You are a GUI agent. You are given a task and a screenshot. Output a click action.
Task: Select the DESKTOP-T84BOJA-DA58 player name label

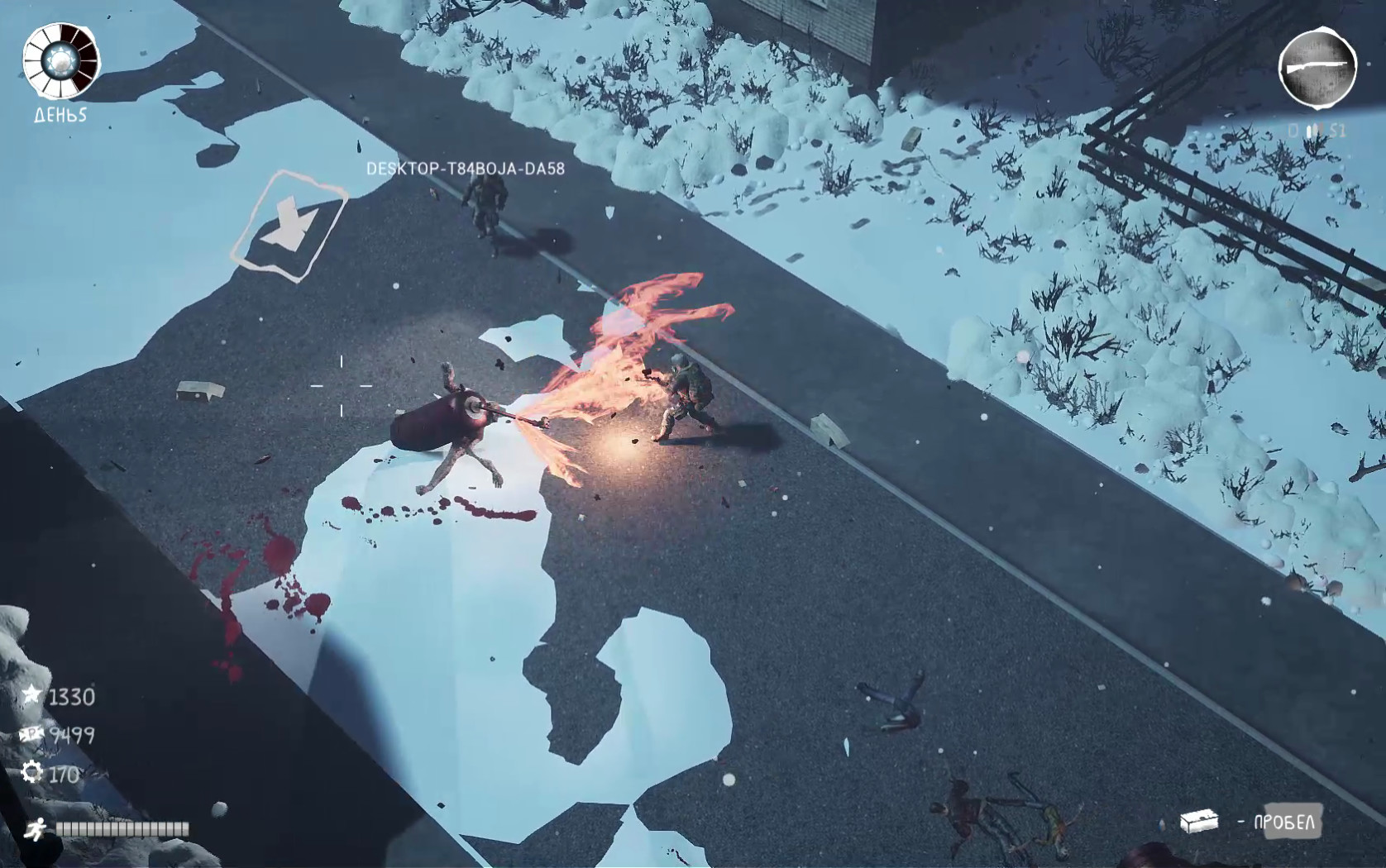tap(466, 166)
